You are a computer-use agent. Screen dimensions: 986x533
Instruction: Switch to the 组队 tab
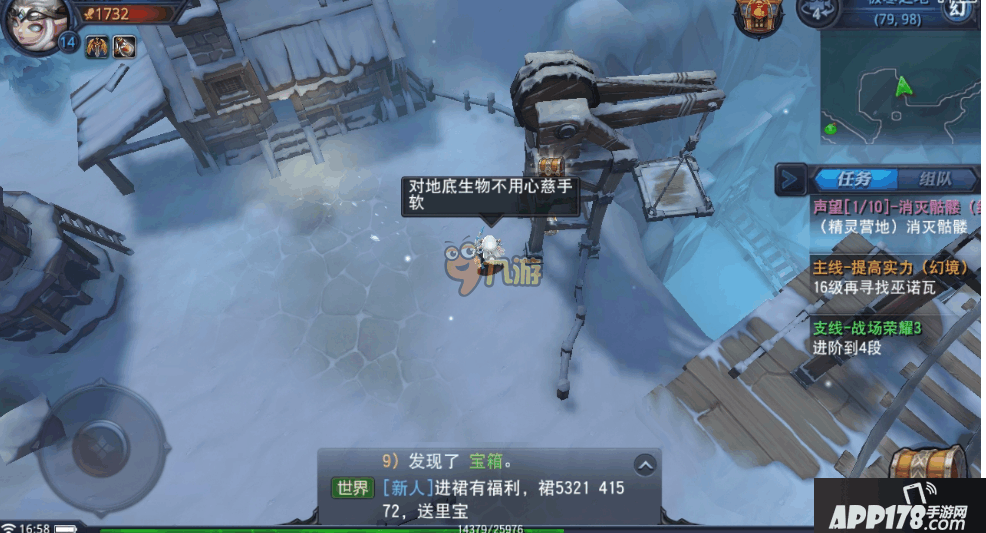click(x=935, y=180)
